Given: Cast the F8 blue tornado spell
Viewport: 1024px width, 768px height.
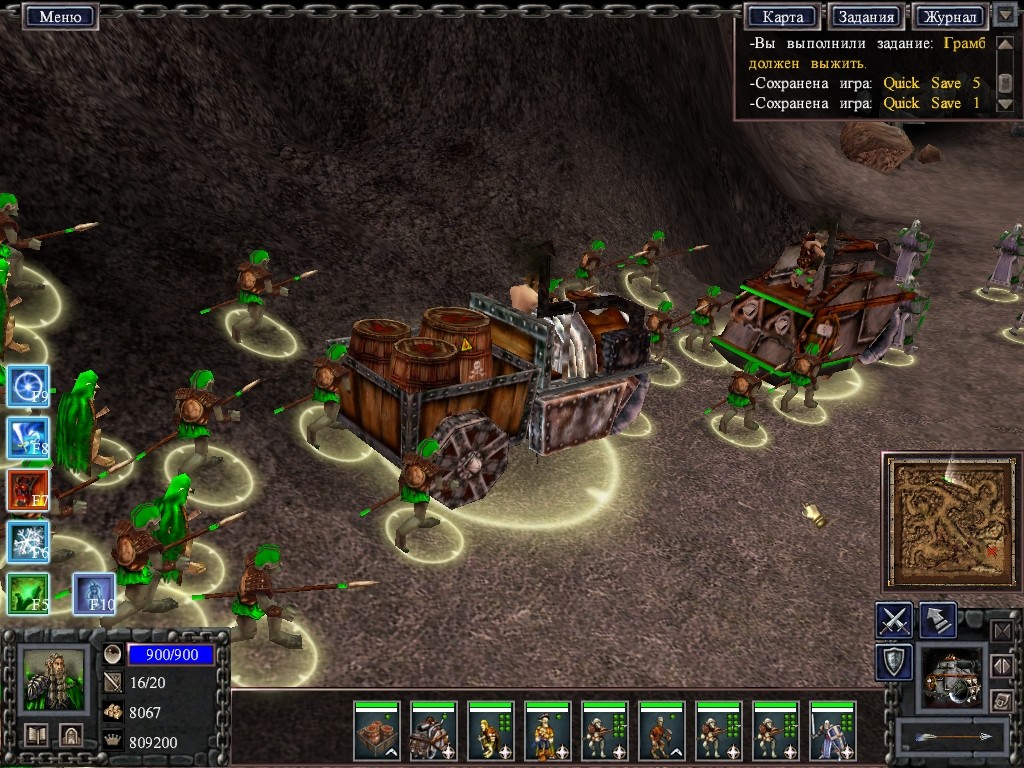Looking at the screenshot, I should pos(28,438).
